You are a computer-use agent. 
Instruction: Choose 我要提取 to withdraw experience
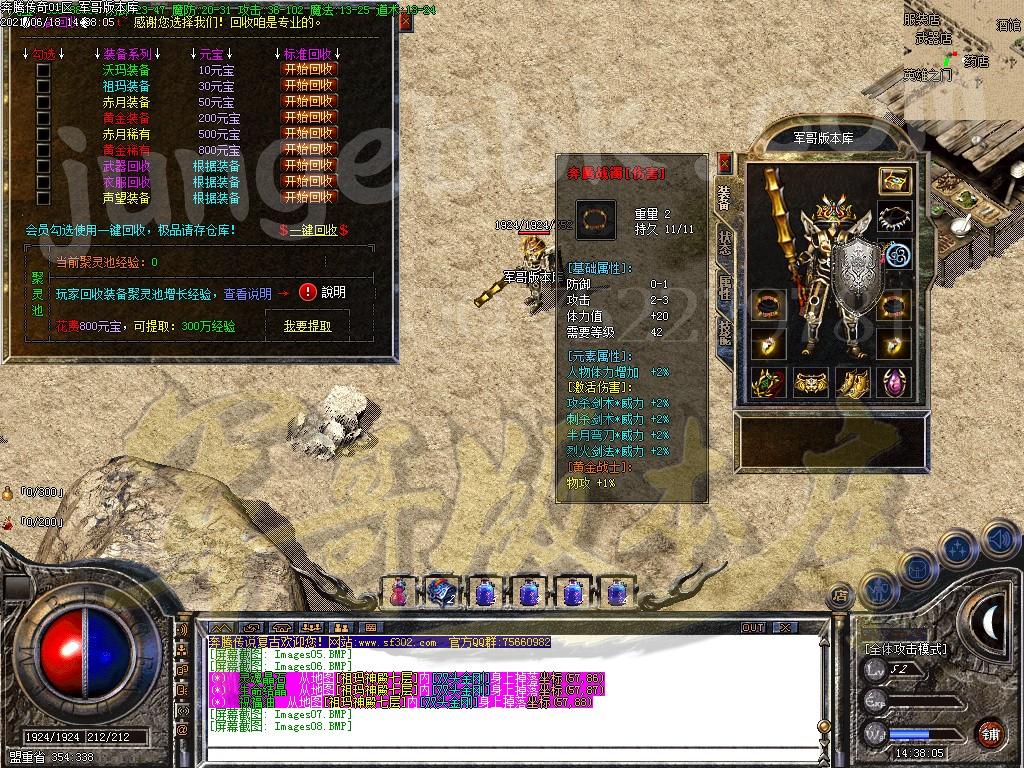click(x=307, y=325)
